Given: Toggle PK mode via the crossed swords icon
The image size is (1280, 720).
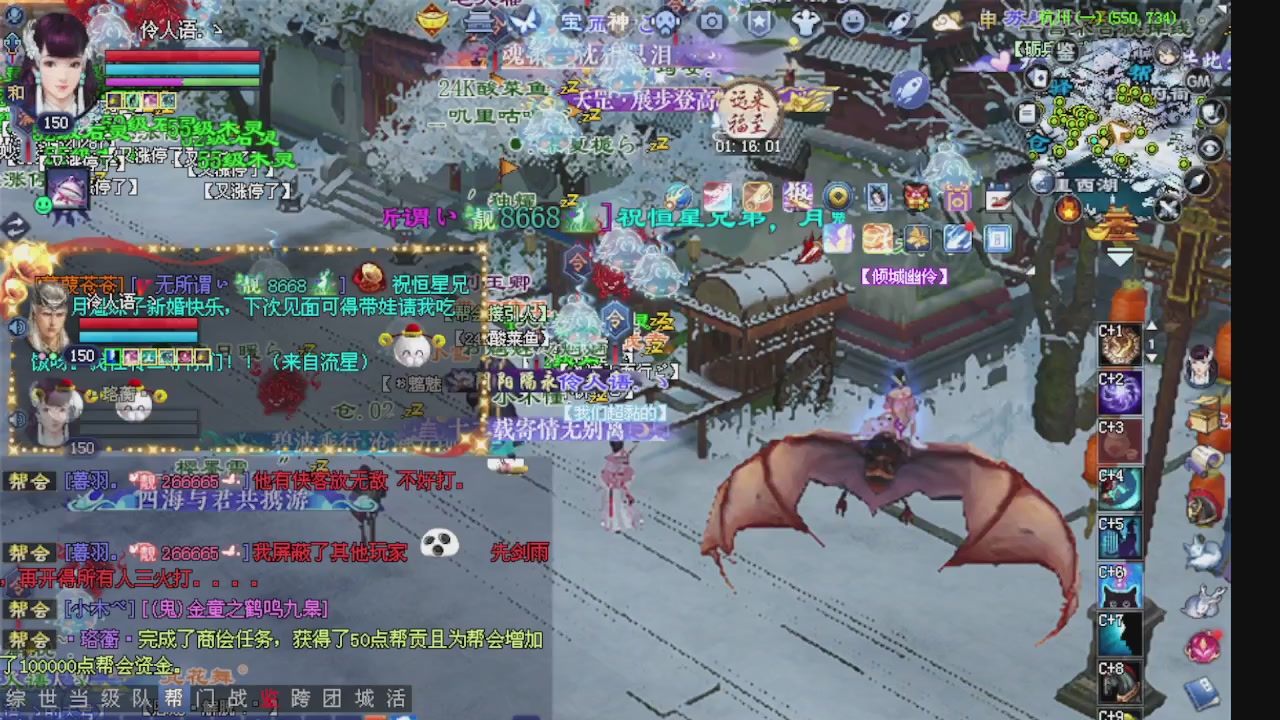Looking at the screenshot, I should pos(1168,206).
